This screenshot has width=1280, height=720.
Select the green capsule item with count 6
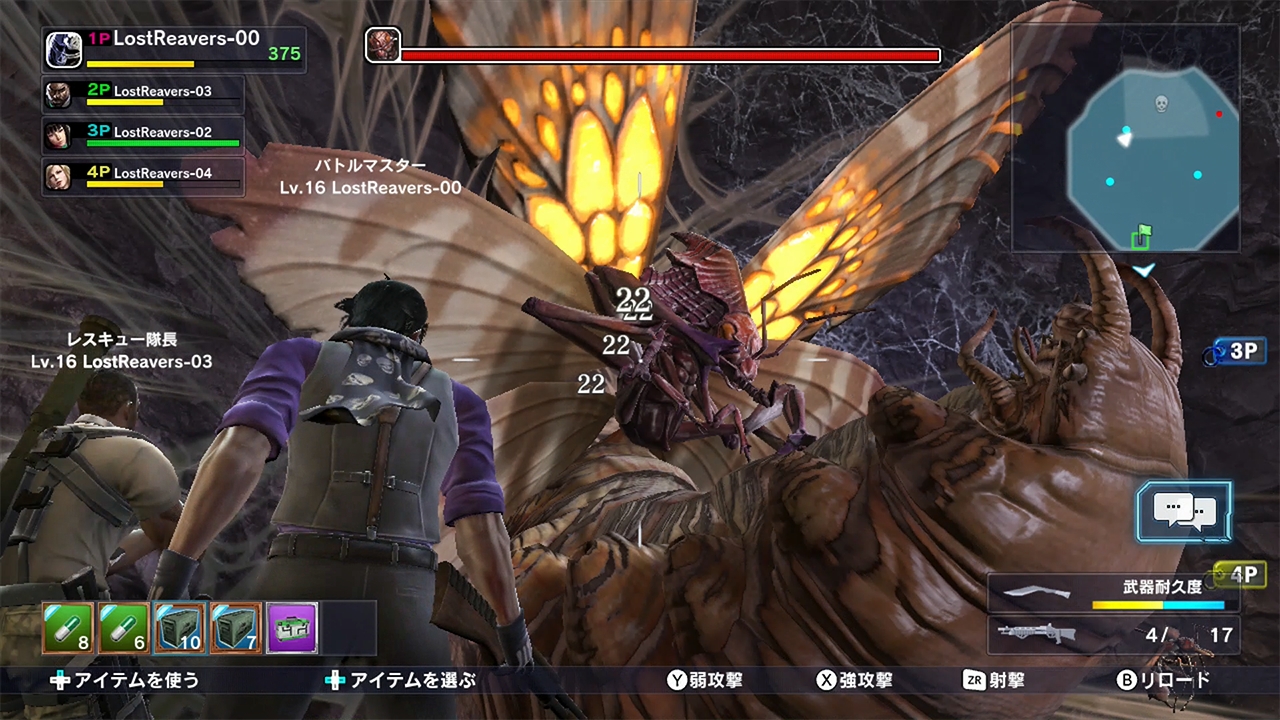pyautogui.click(x=124, y=628)
